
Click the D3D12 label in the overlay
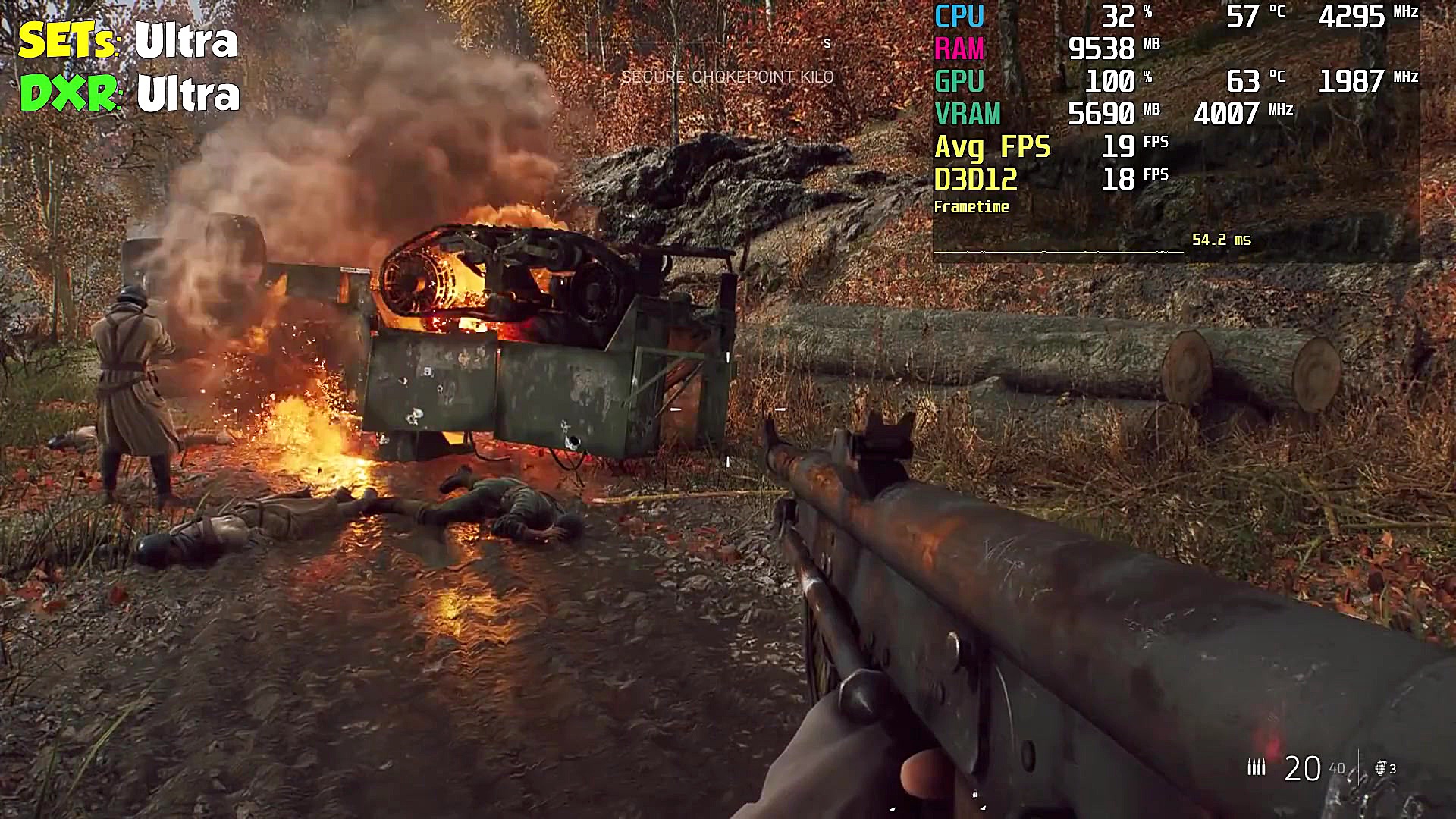pos(977,180)
